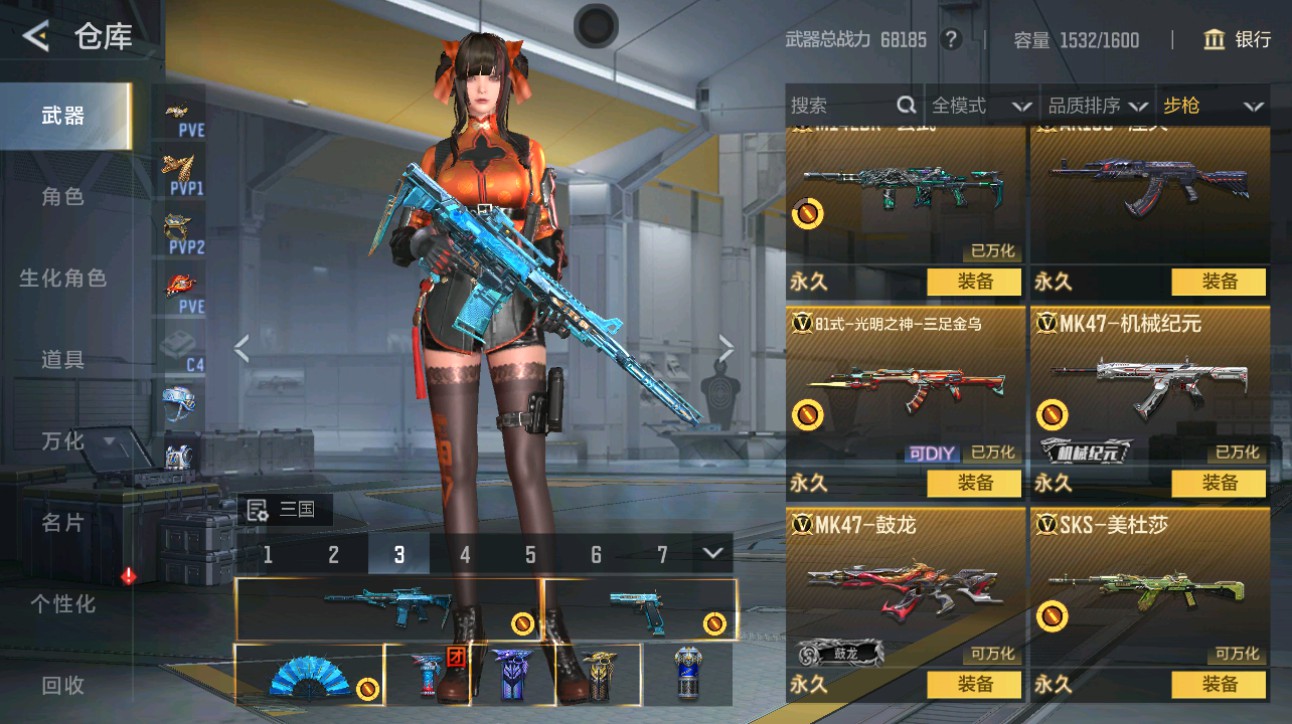Screen dimensions: 1292x724
Task: Open the 步枪 weapon type dropdown
Action: [1212, 105]
